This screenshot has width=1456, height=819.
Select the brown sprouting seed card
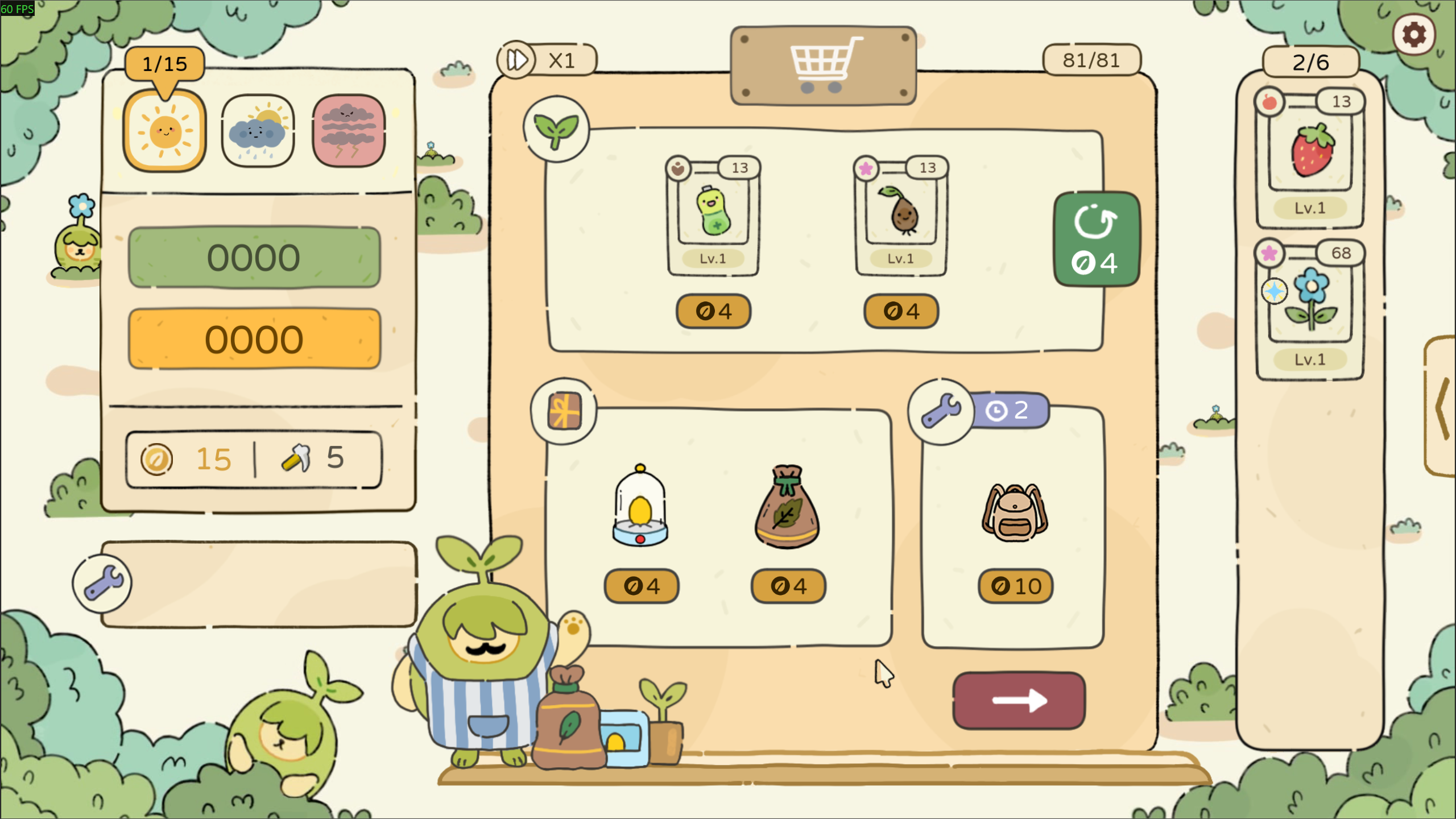[901, 216]
